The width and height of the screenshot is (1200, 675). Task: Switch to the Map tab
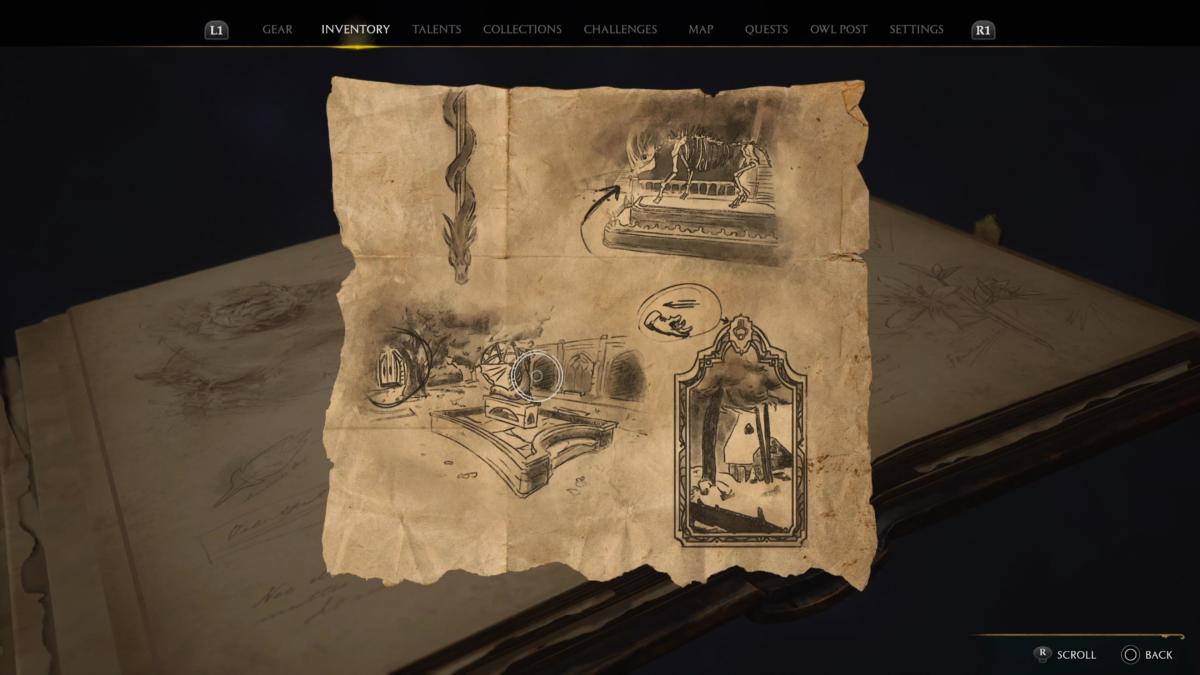(x=701, y=30)
